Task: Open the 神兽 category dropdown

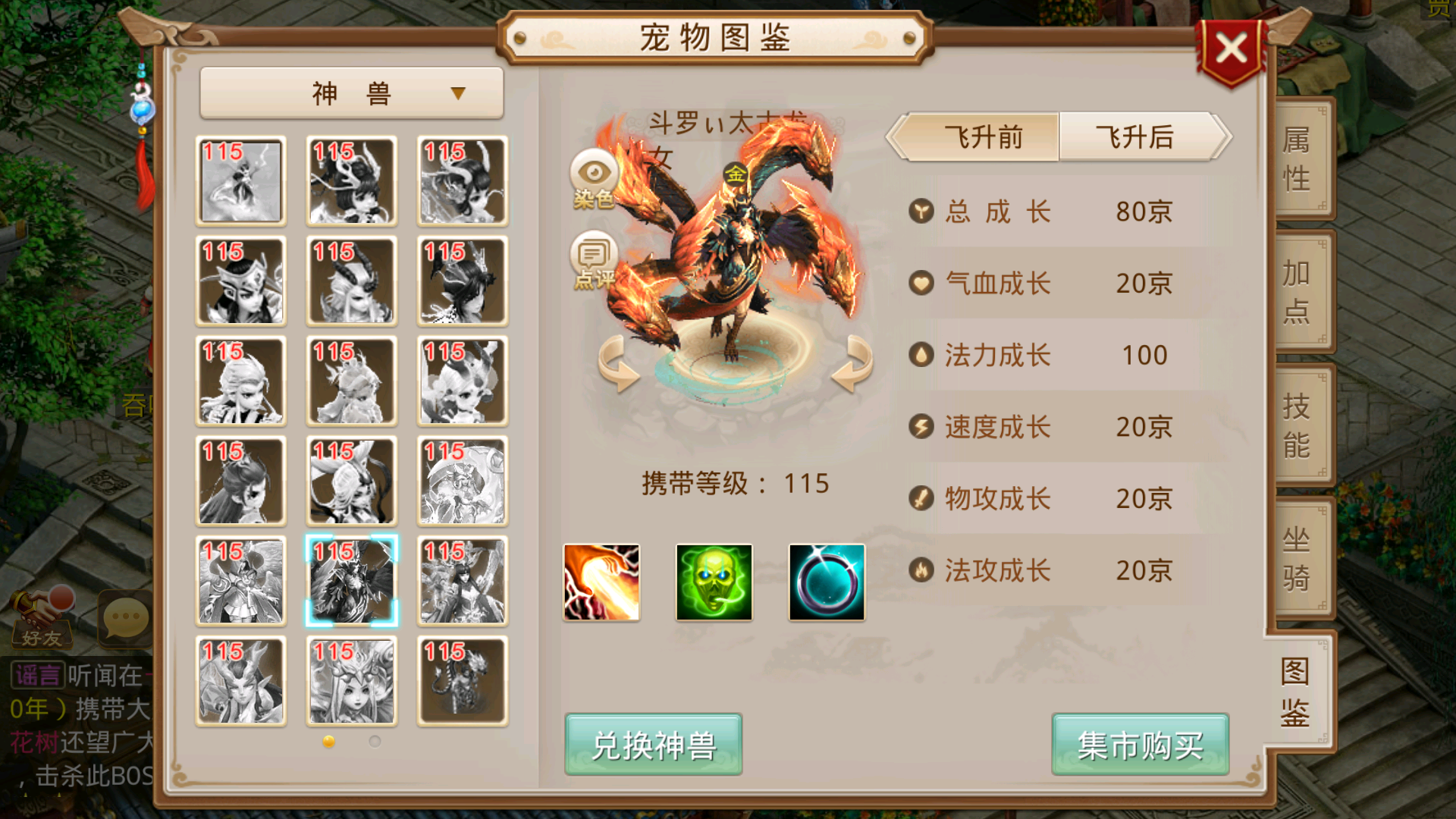Action: pos(350,91)
